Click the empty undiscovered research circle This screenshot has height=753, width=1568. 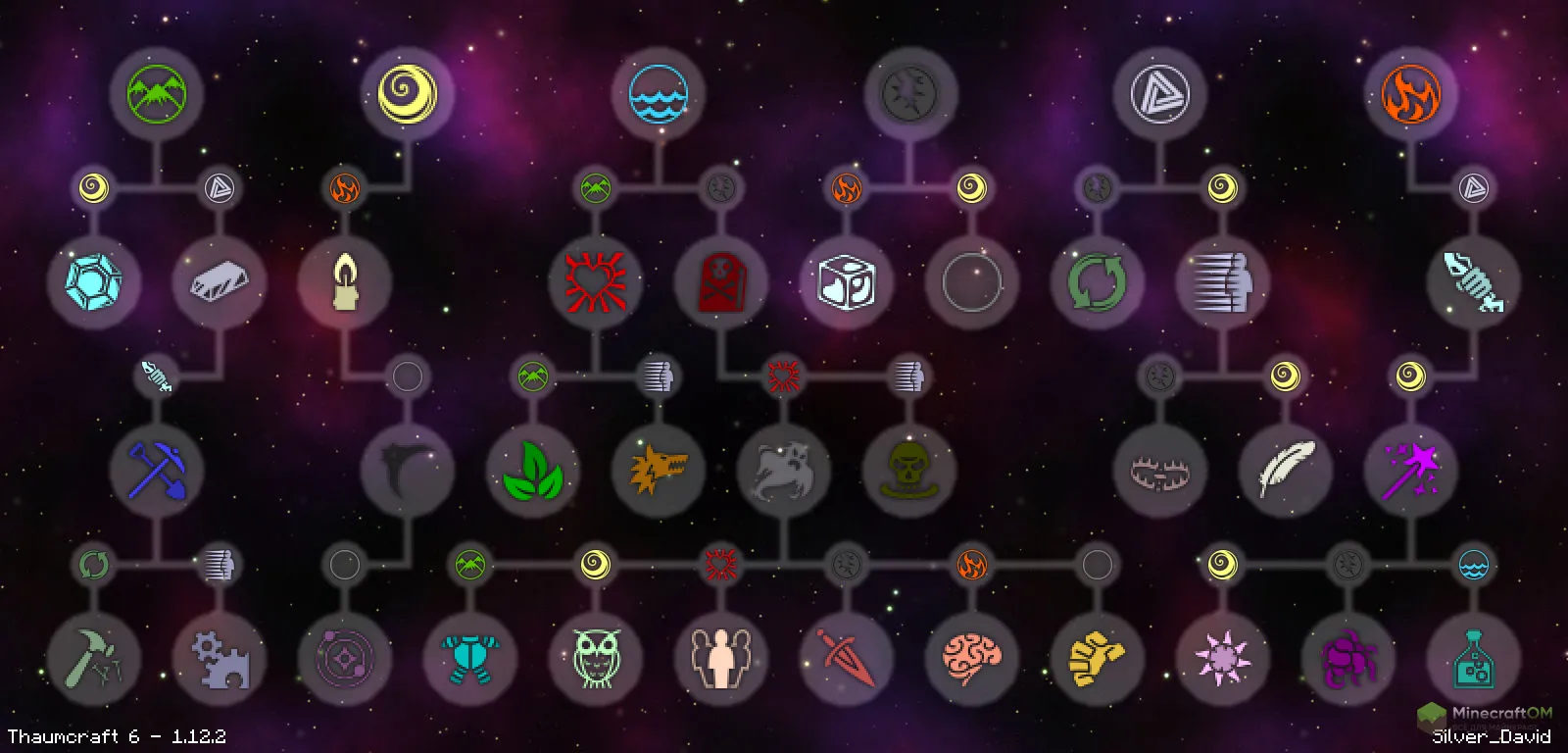pyautogui.click(x=970, y=282)
